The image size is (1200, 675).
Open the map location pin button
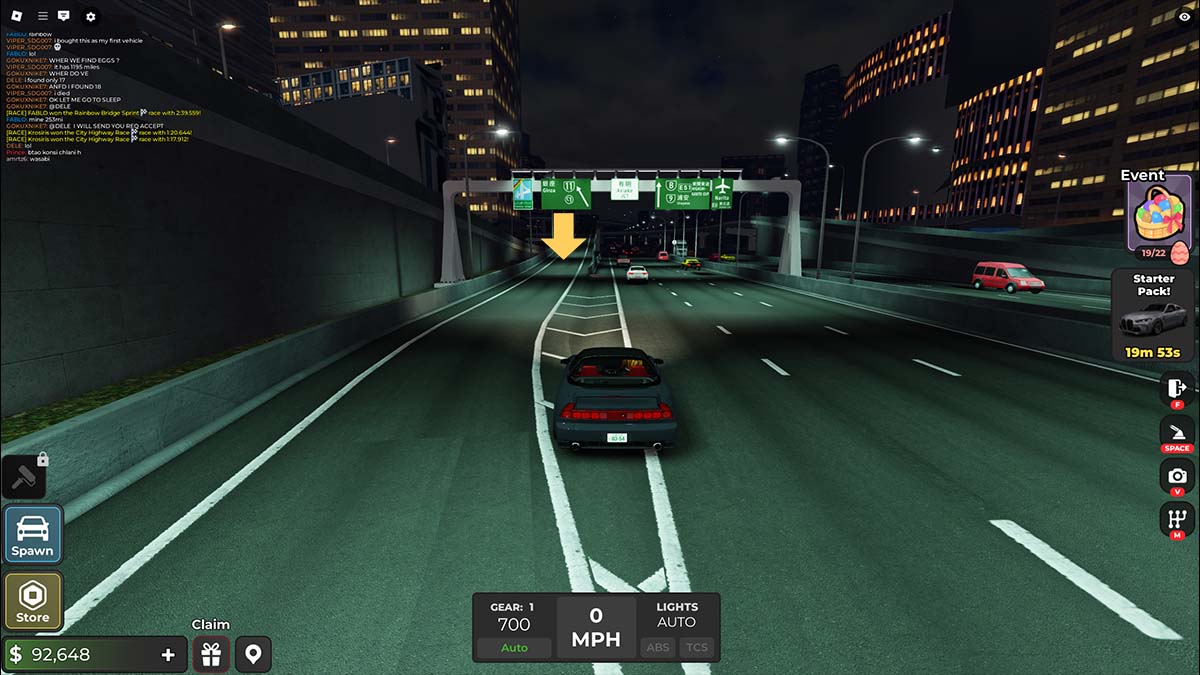click(x=253, y=655)
